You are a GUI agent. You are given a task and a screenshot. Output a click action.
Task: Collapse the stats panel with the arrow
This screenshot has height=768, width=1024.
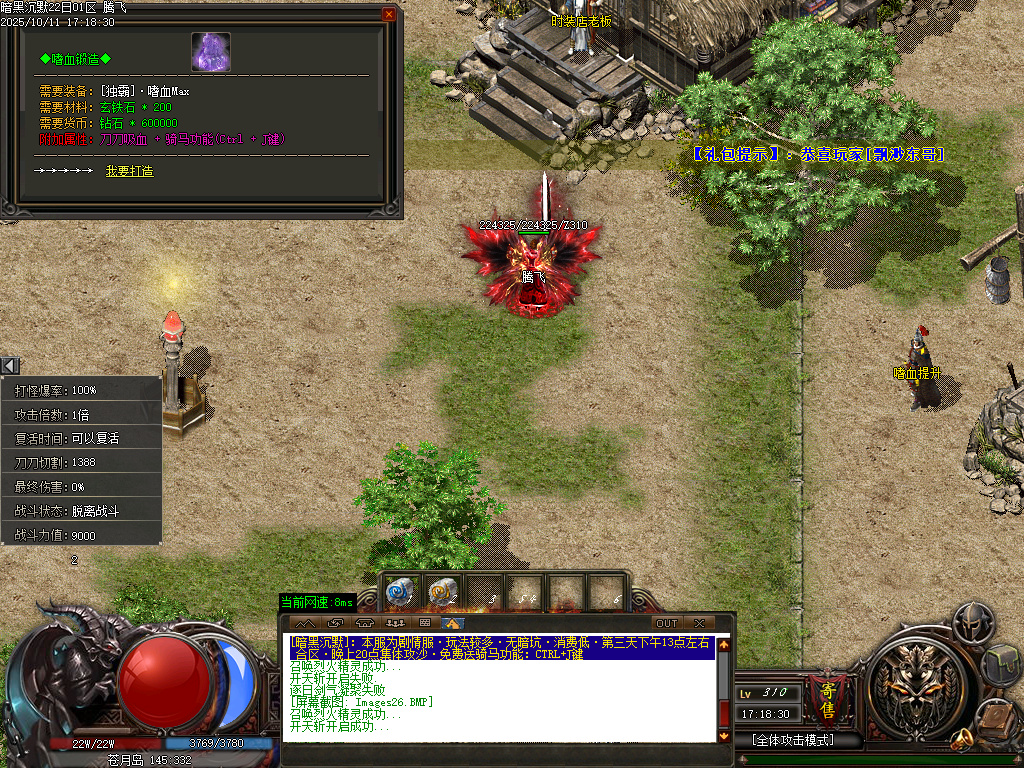[x=9, y=366]
